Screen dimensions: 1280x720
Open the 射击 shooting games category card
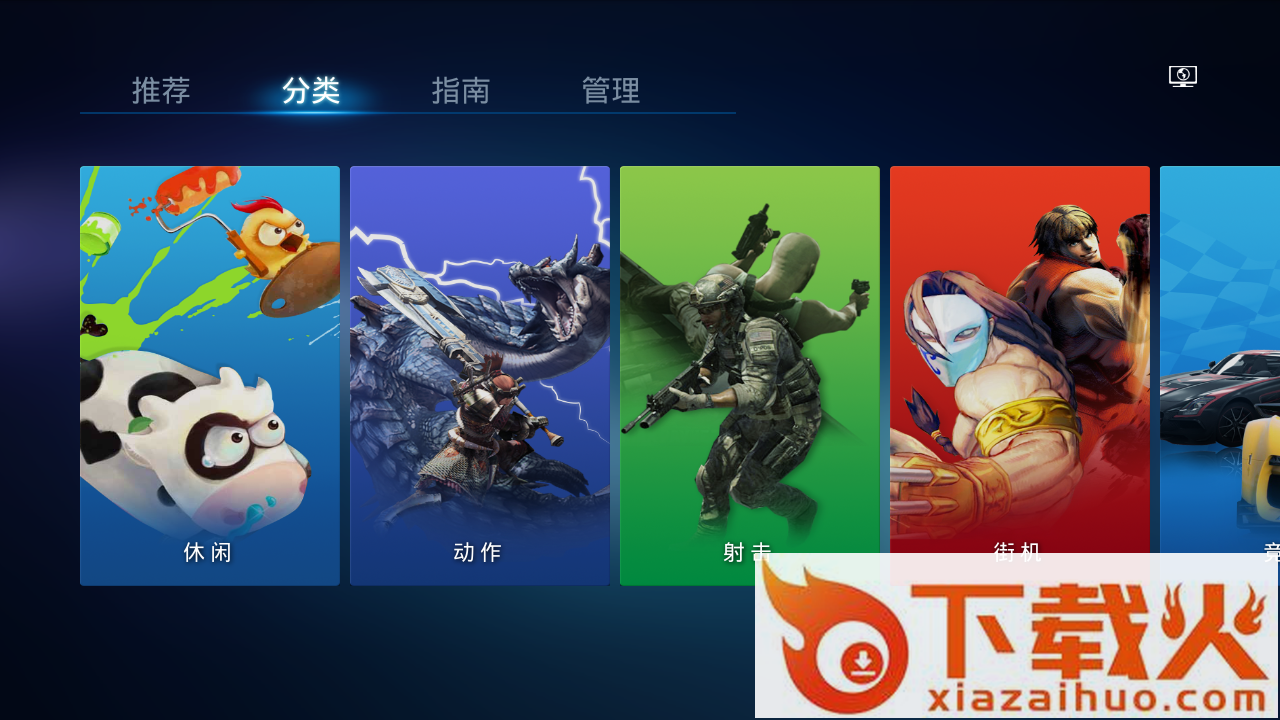click(749, 375)
